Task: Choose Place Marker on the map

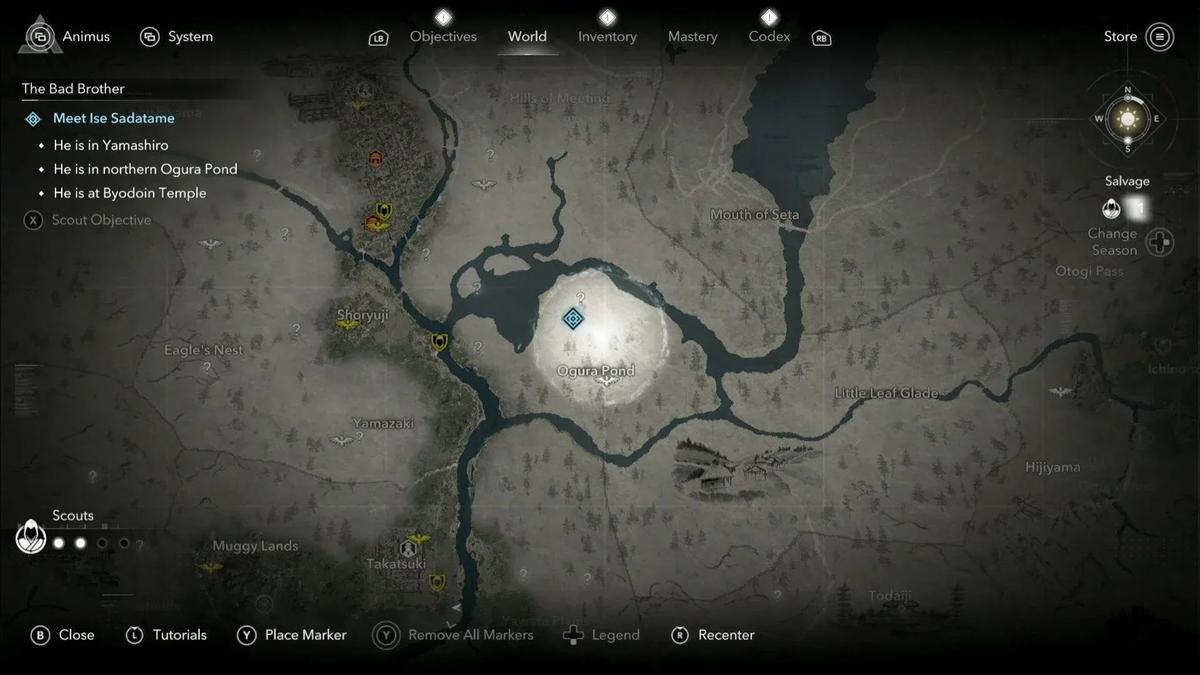Action: pyautogui.click(x=292, y=635)
